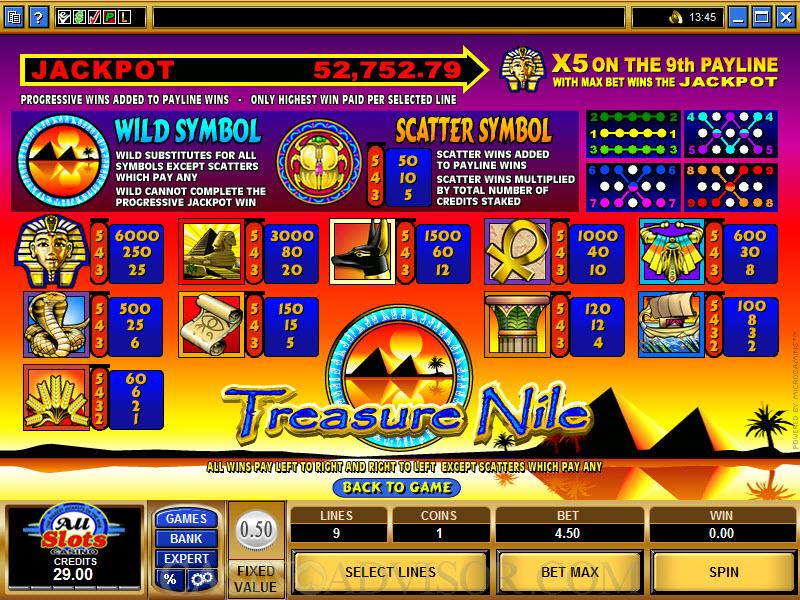800x600 pixels.
Task: Open the top-left menu icon
Action: click(14, 16)
